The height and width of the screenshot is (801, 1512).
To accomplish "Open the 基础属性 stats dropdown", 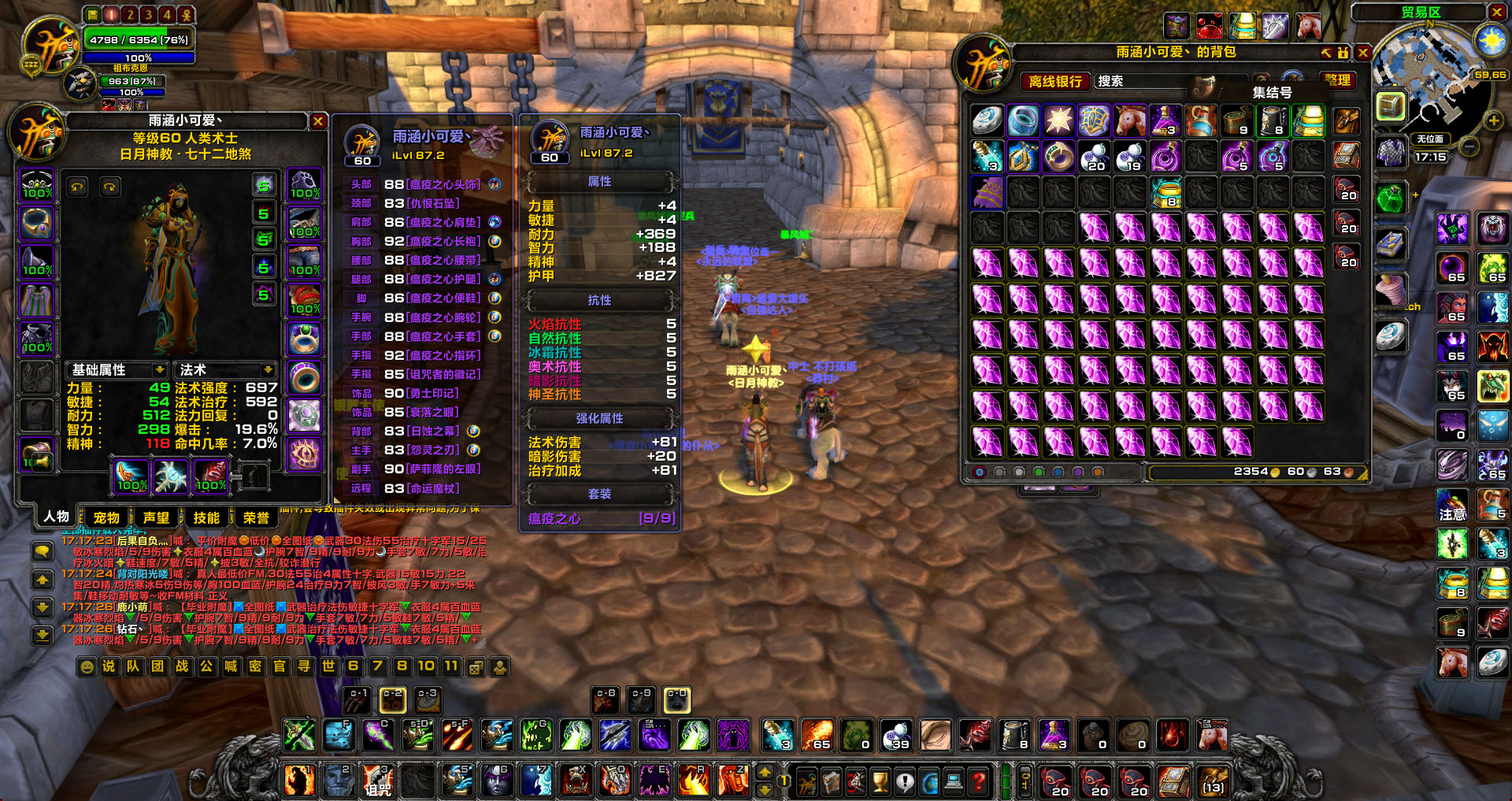I will [x=160, y=370].
